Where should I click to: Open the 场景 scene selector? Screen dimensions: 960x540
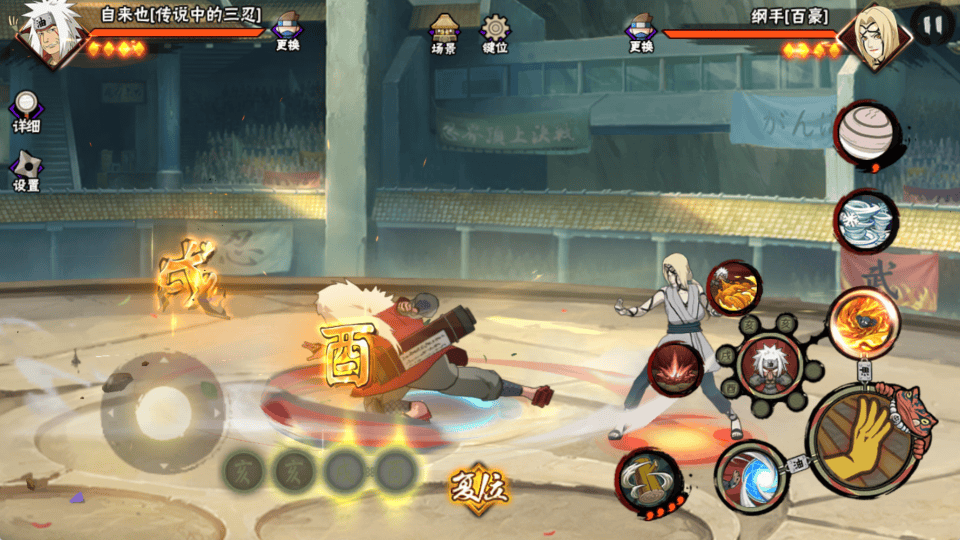pos(444,33)
